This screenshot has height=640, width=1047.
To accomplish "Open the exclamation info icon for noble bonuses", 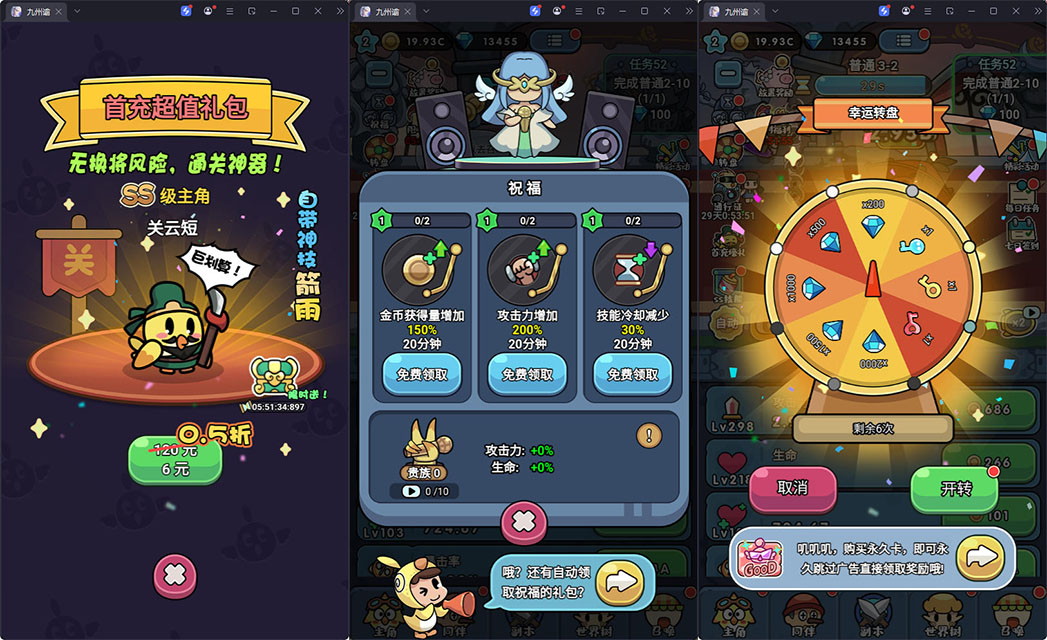I will click(649, 435).
